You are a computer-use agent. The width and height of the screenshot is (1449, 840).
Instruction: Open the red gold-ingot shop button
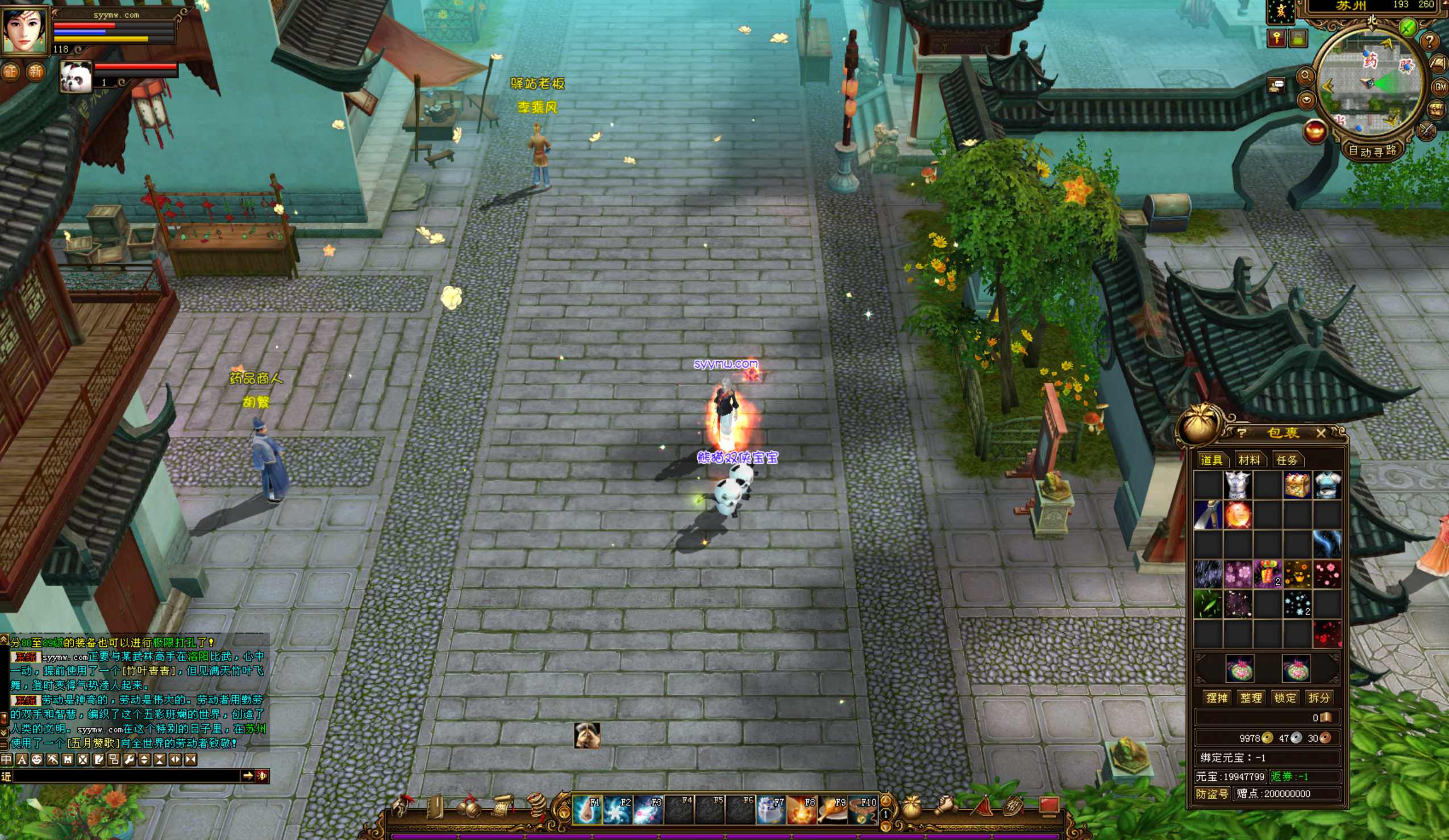click(1314, 132)
